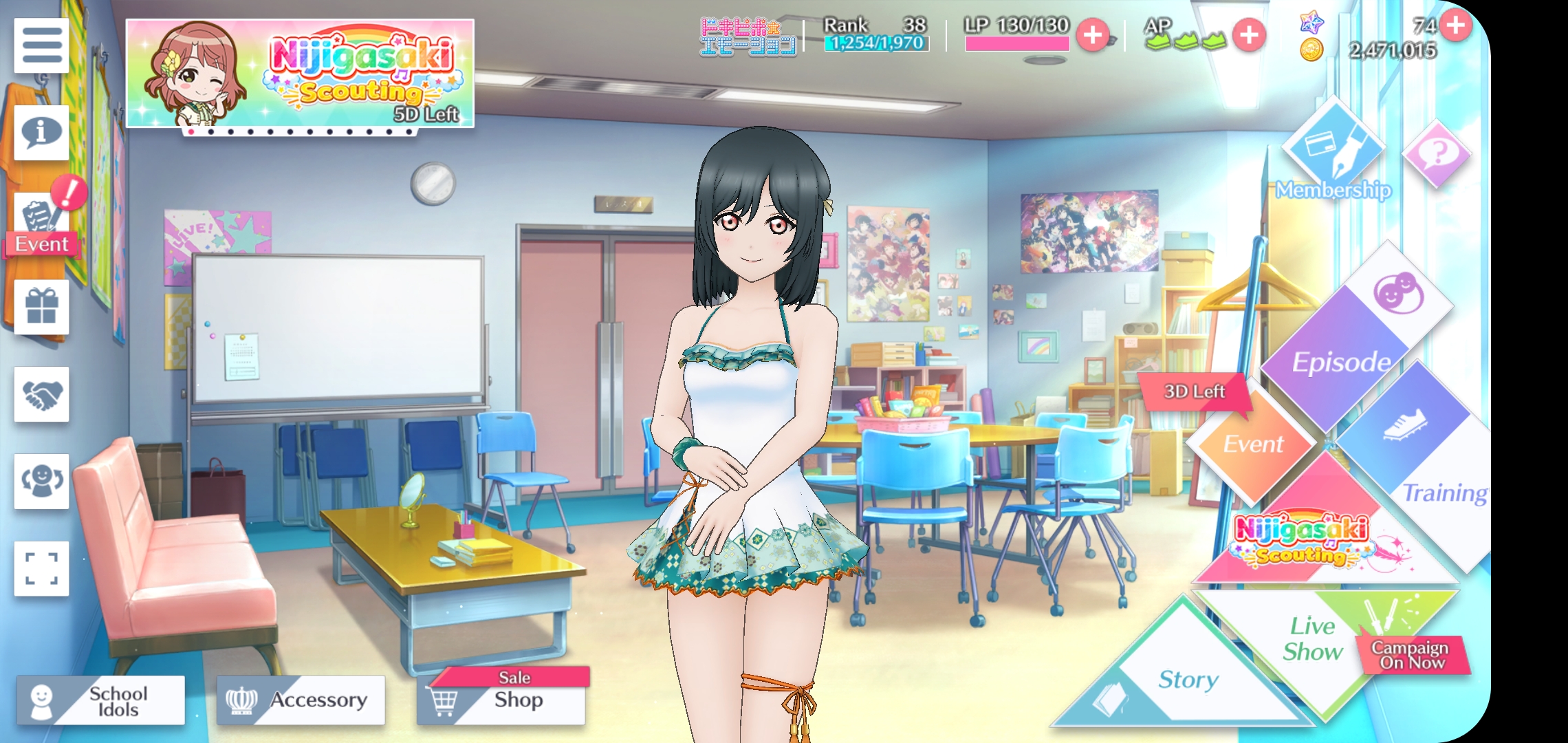Hide the interface with the fullscreen icon
Image resolution: width=1568 pixels, height=743 pixels.
[x=41, y=568]
